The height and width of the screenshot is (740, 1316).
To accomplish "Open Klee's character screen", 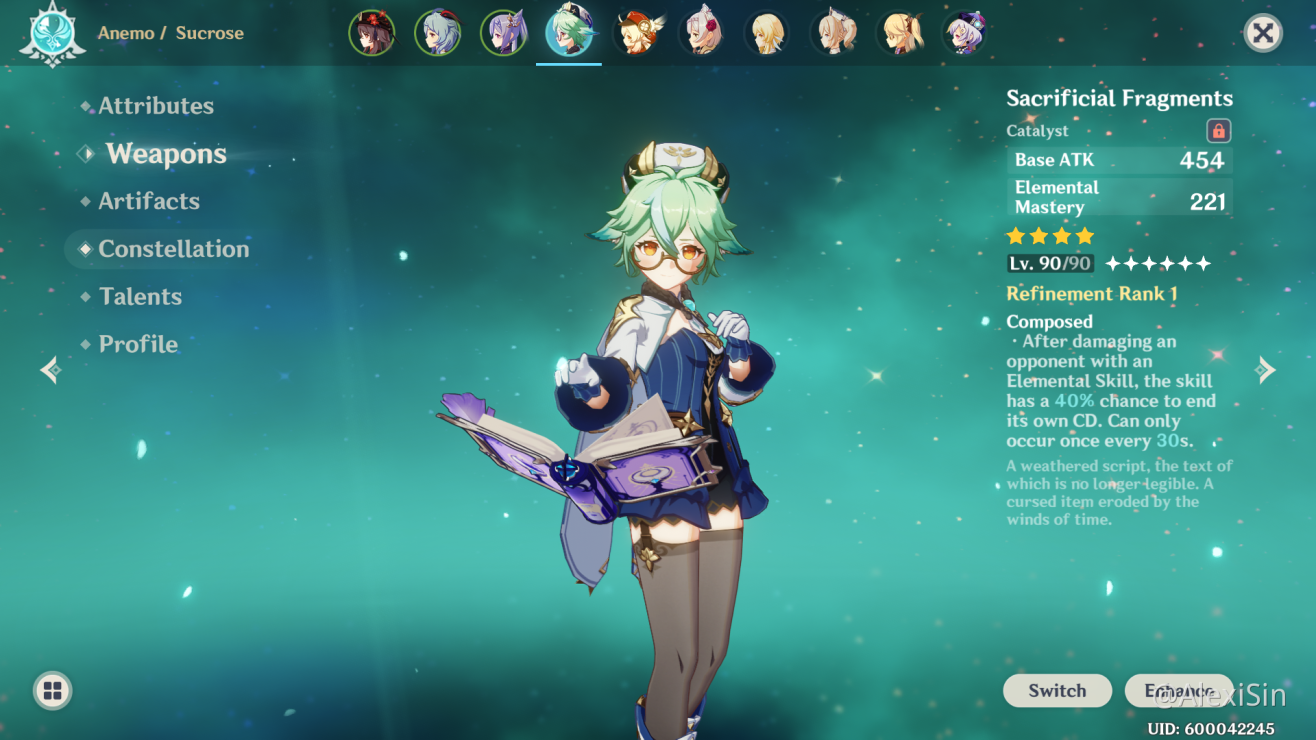I will tap(637, 32).
